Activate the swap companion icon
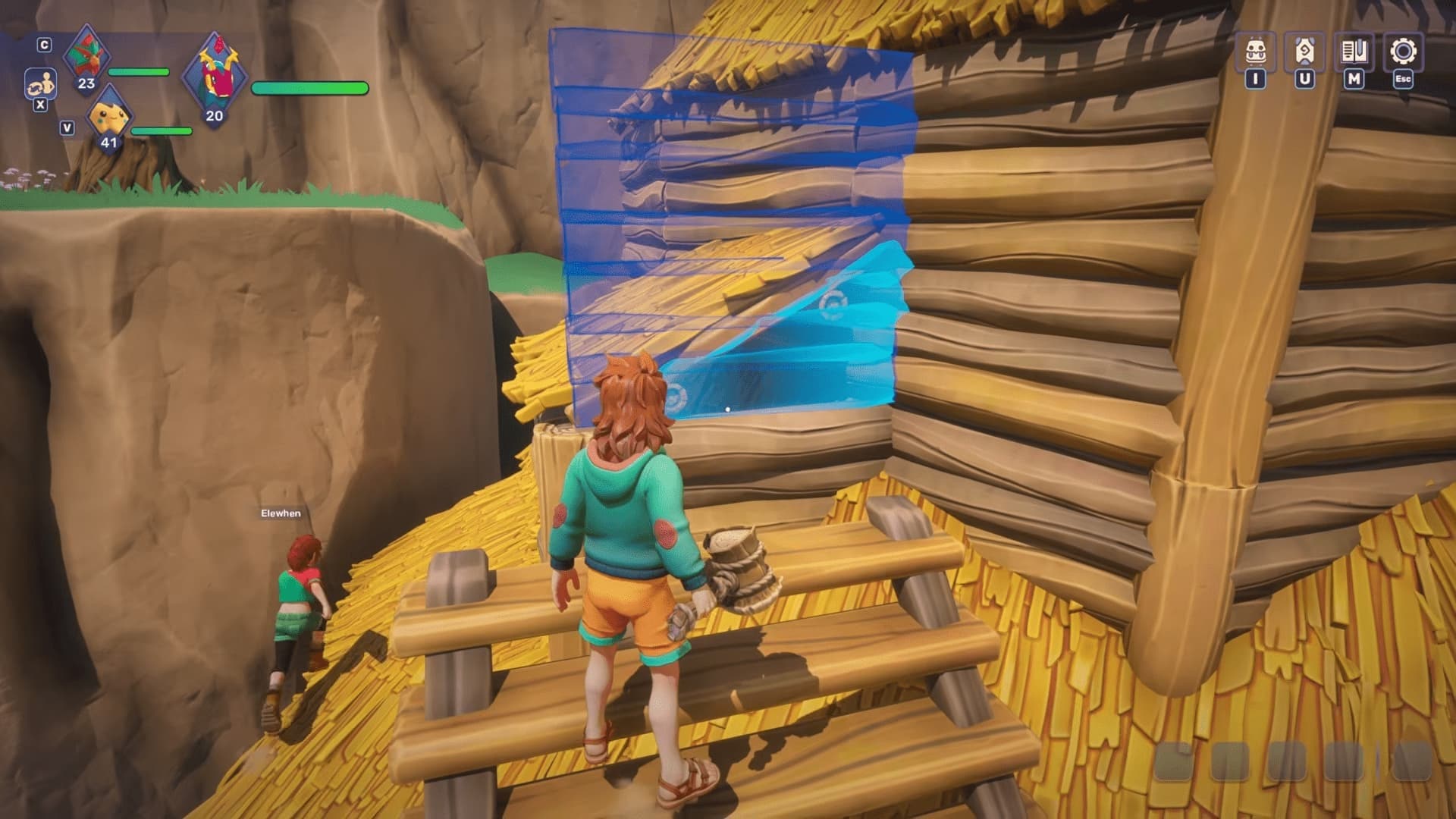This screenshot has height=819, width=1456. (x=40, y=83)
